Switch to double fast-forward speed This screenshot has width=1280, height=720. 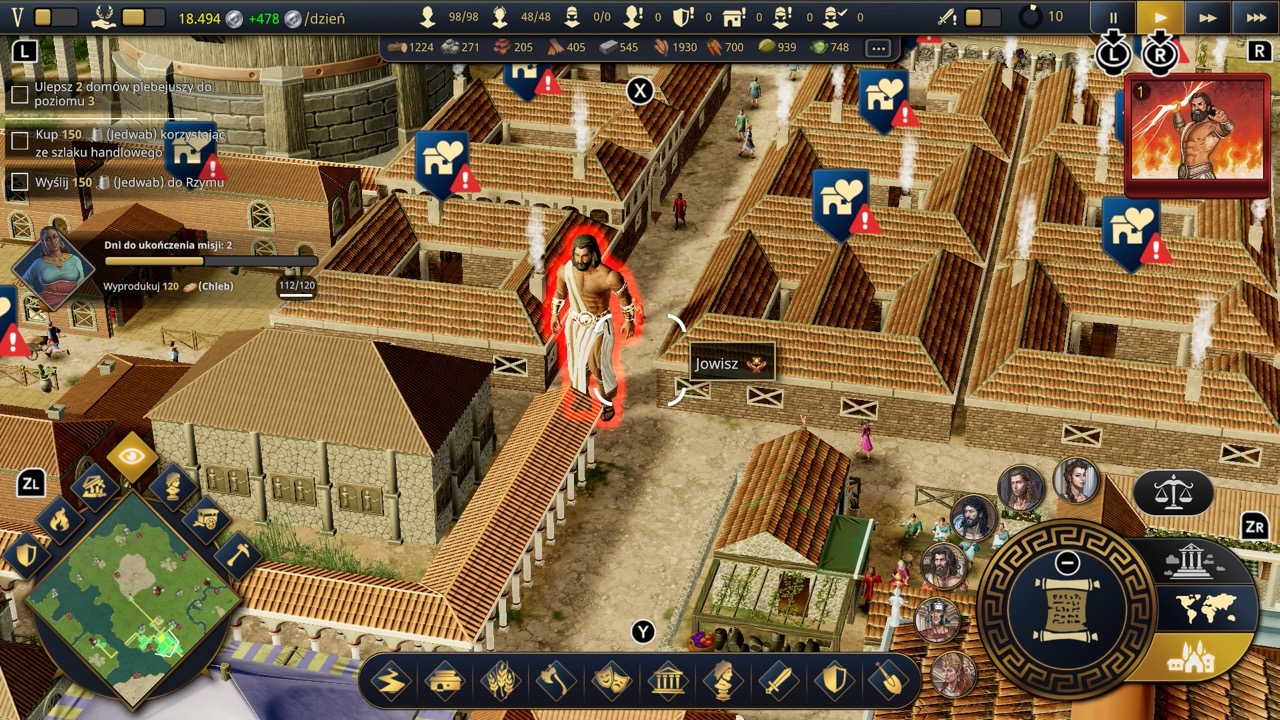(x=1208, y=17)
